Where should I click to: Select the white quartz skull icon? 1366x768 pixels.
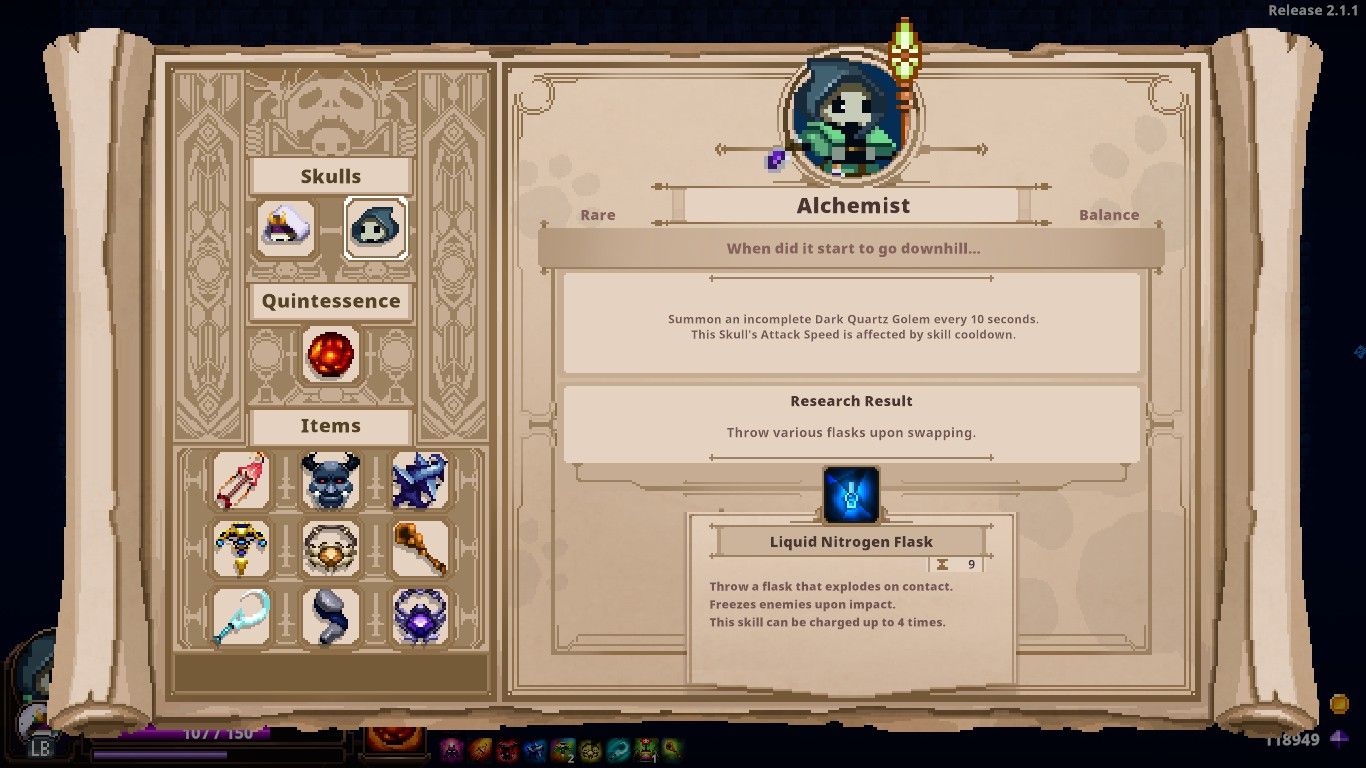(285, 230)
